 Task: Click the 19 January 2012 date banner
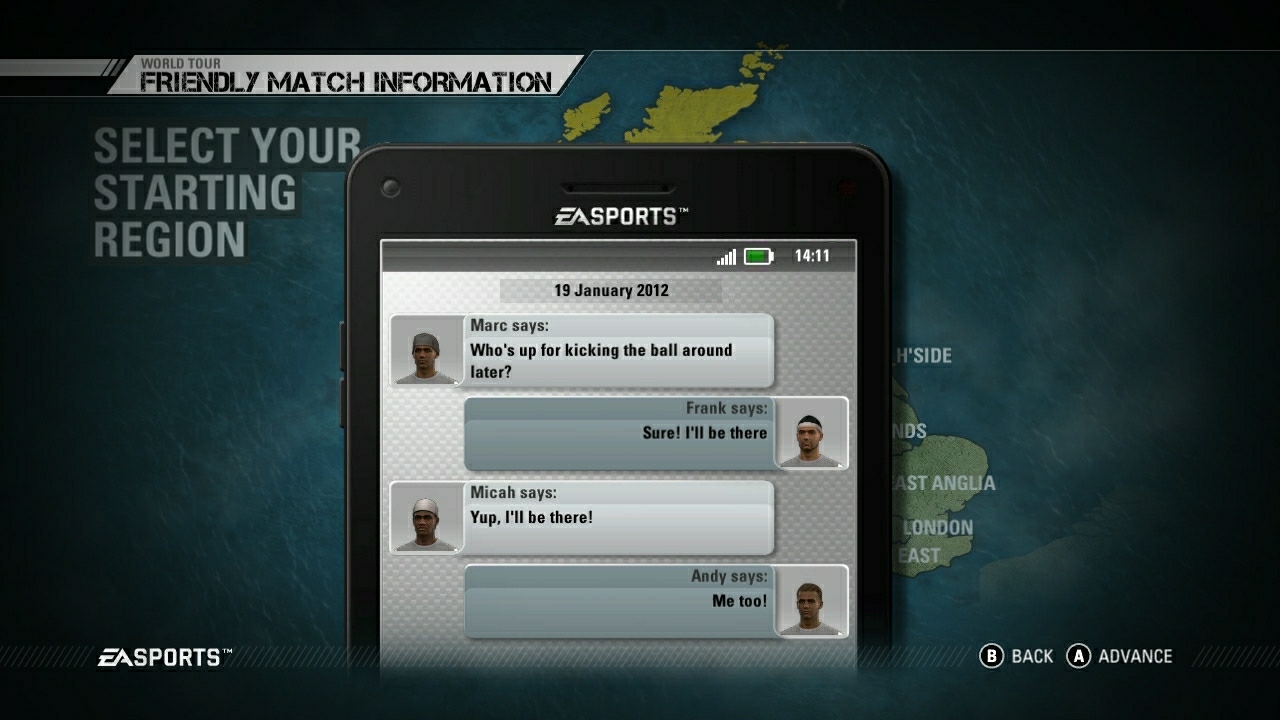point(610,291)
